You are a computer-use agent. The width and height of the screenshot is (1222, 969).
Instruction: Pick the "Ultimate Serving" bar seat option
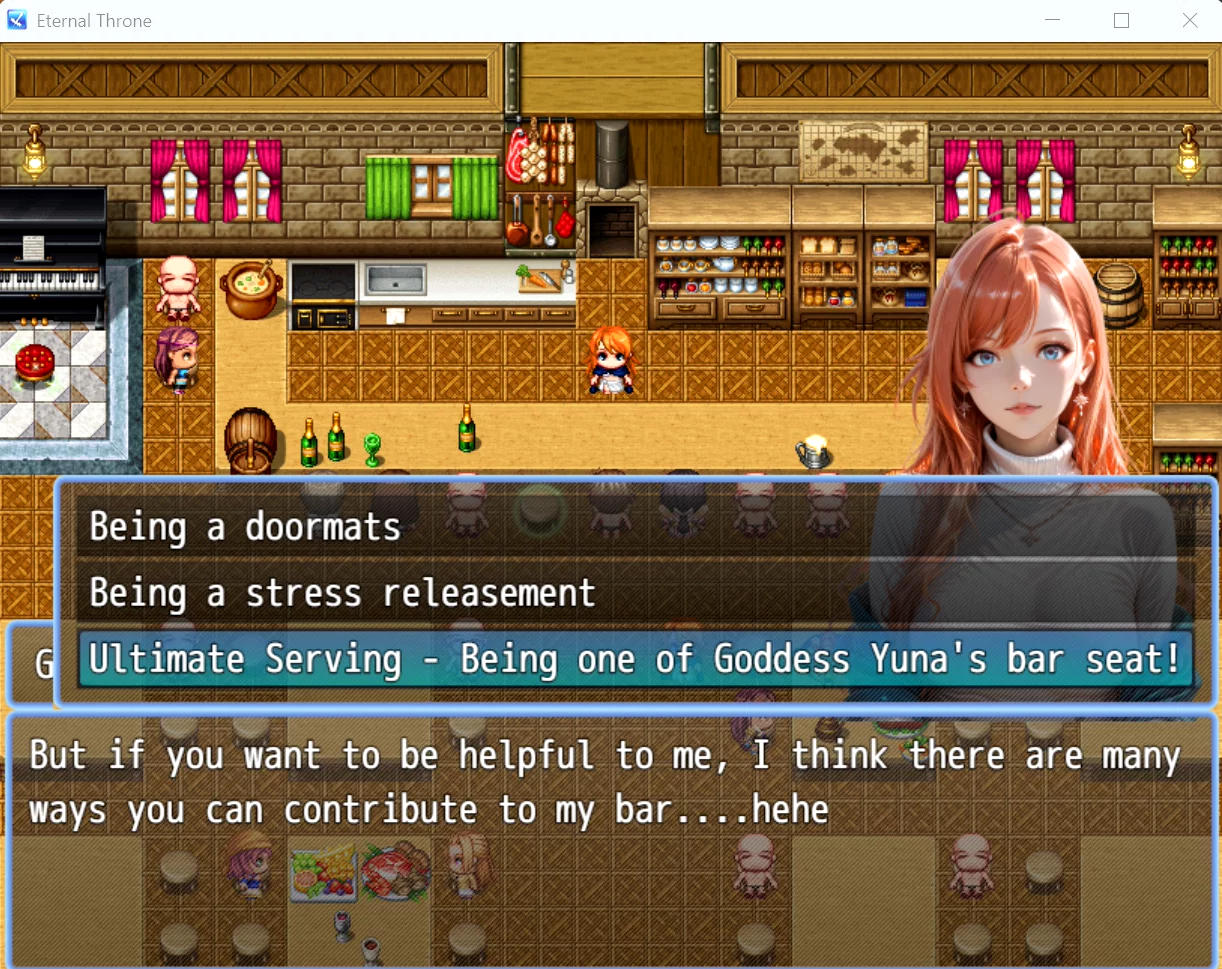point(634,659)
